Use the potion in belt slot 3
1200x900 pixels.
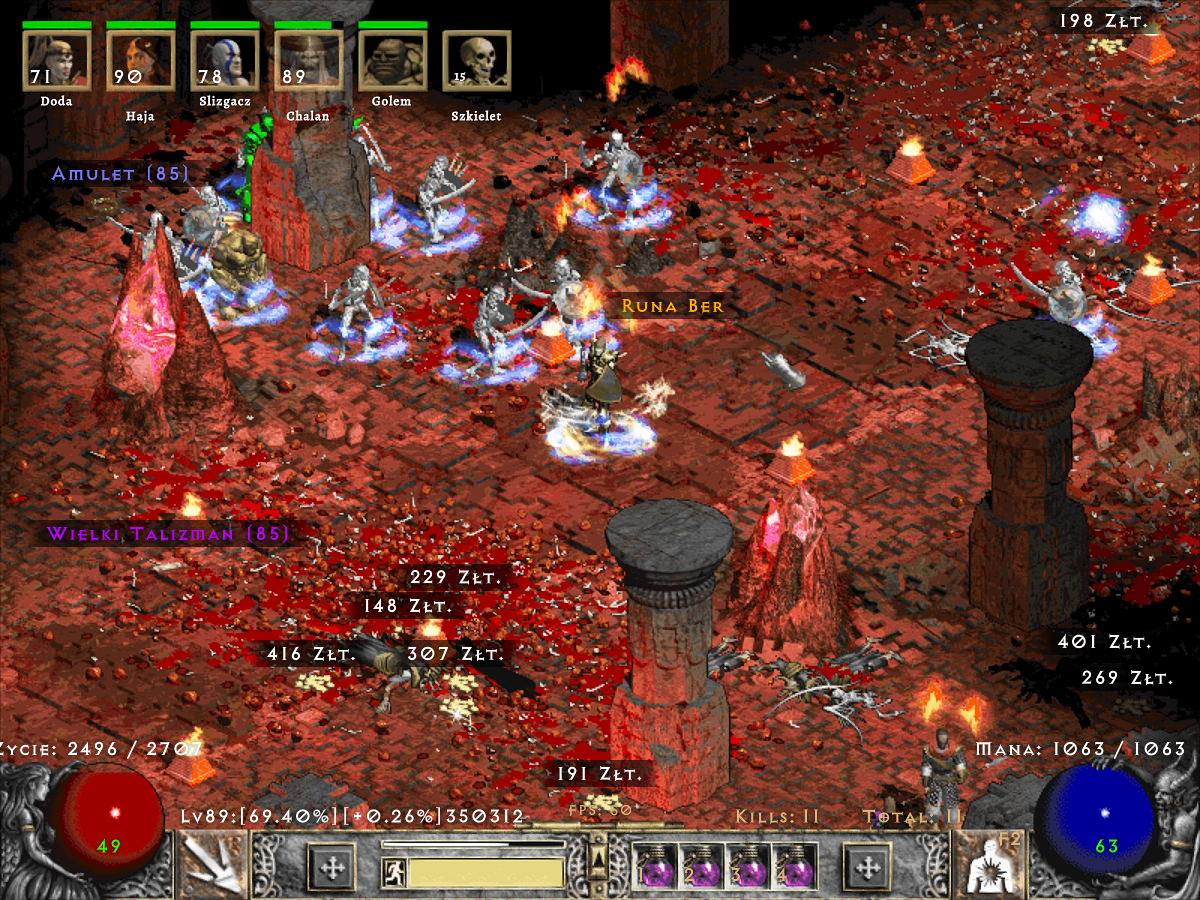click(748, 866)
